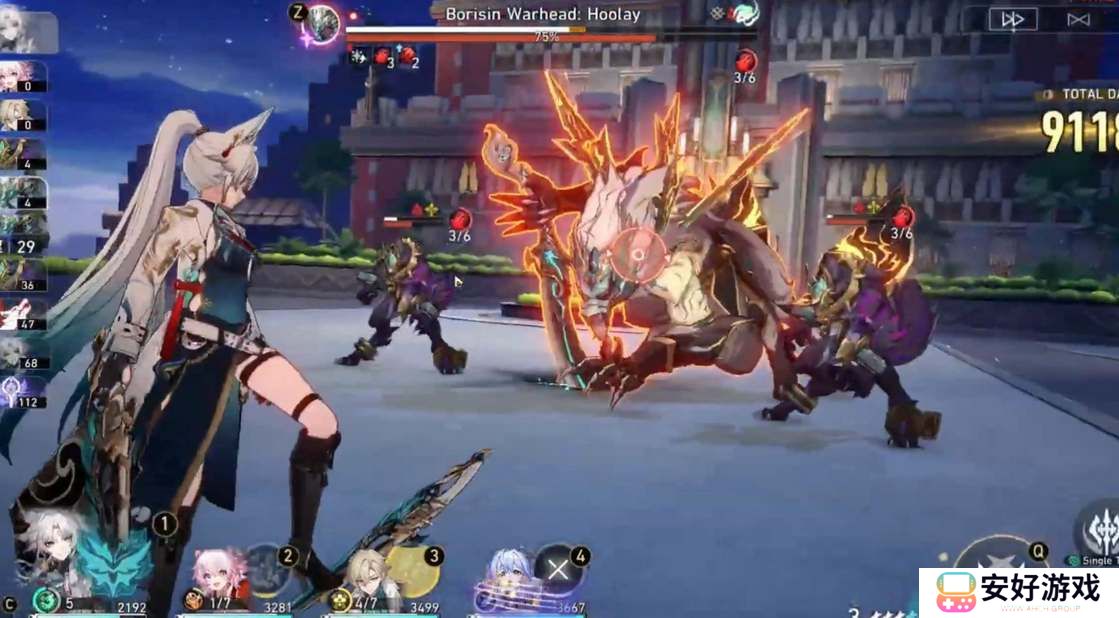The image size is (1119, 618).
Task: Click the boss portrait beside Hoolay's name
Action: (x=323, y=22)
